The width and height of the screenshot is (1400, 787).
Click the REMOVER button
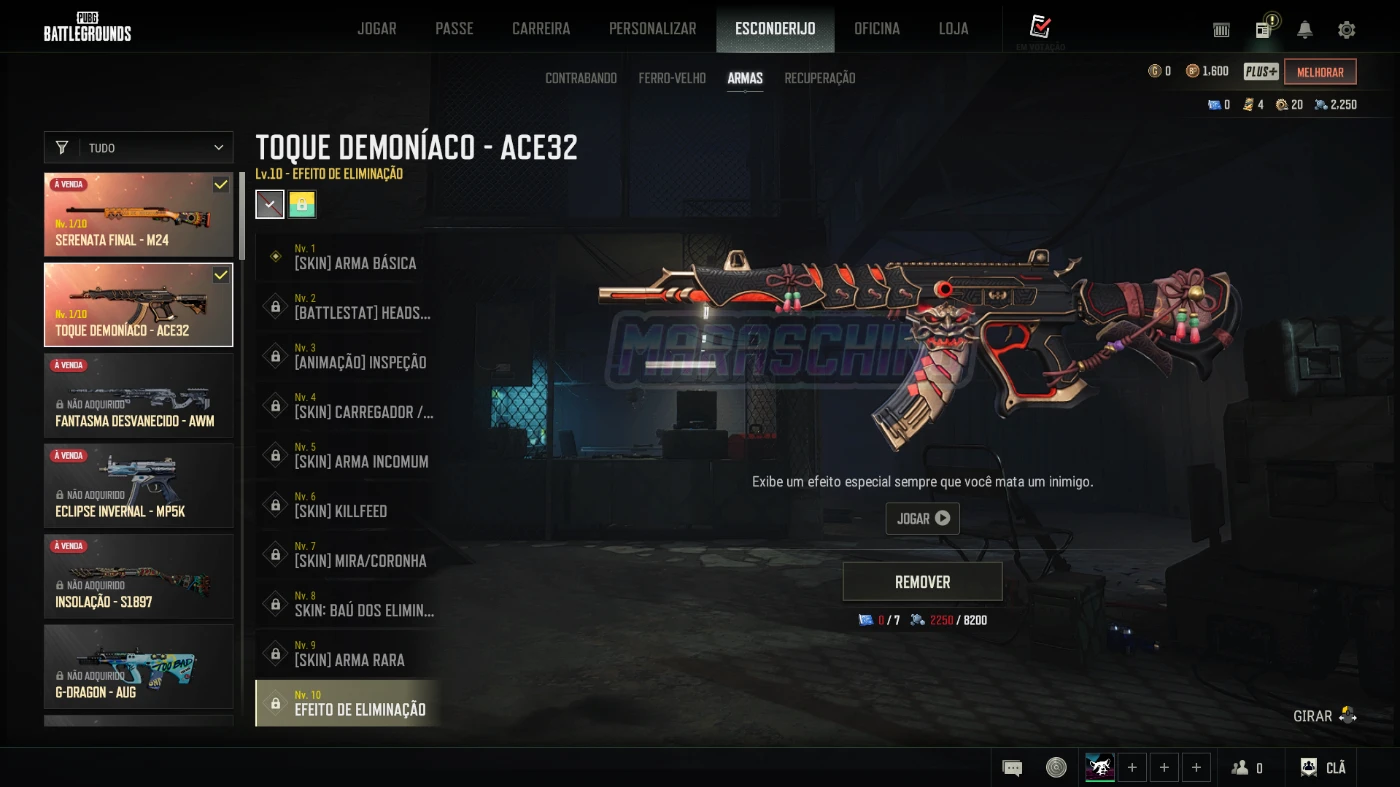tap(922, 582)
